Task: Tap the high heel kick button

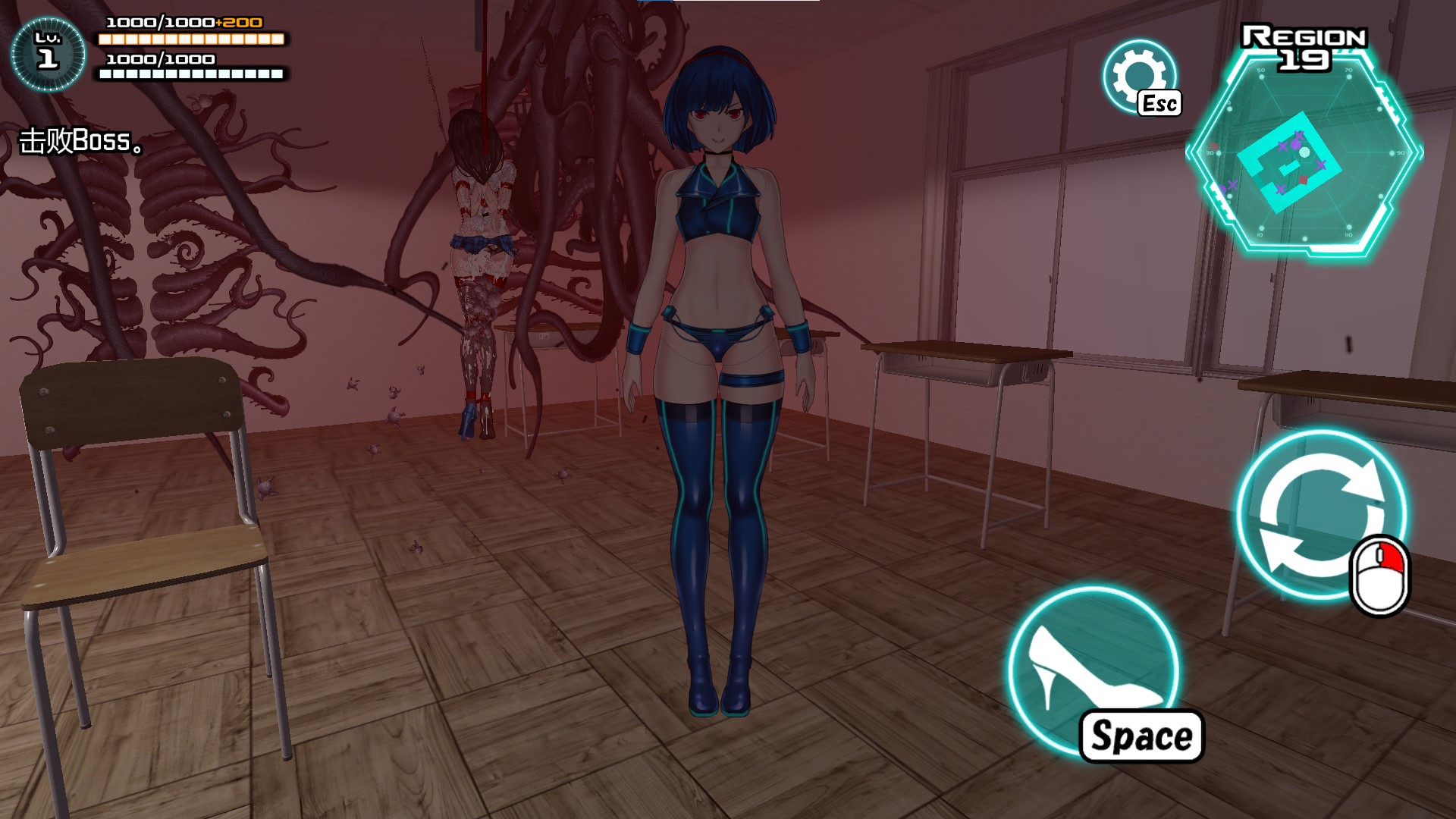Action: (1092, 669)
